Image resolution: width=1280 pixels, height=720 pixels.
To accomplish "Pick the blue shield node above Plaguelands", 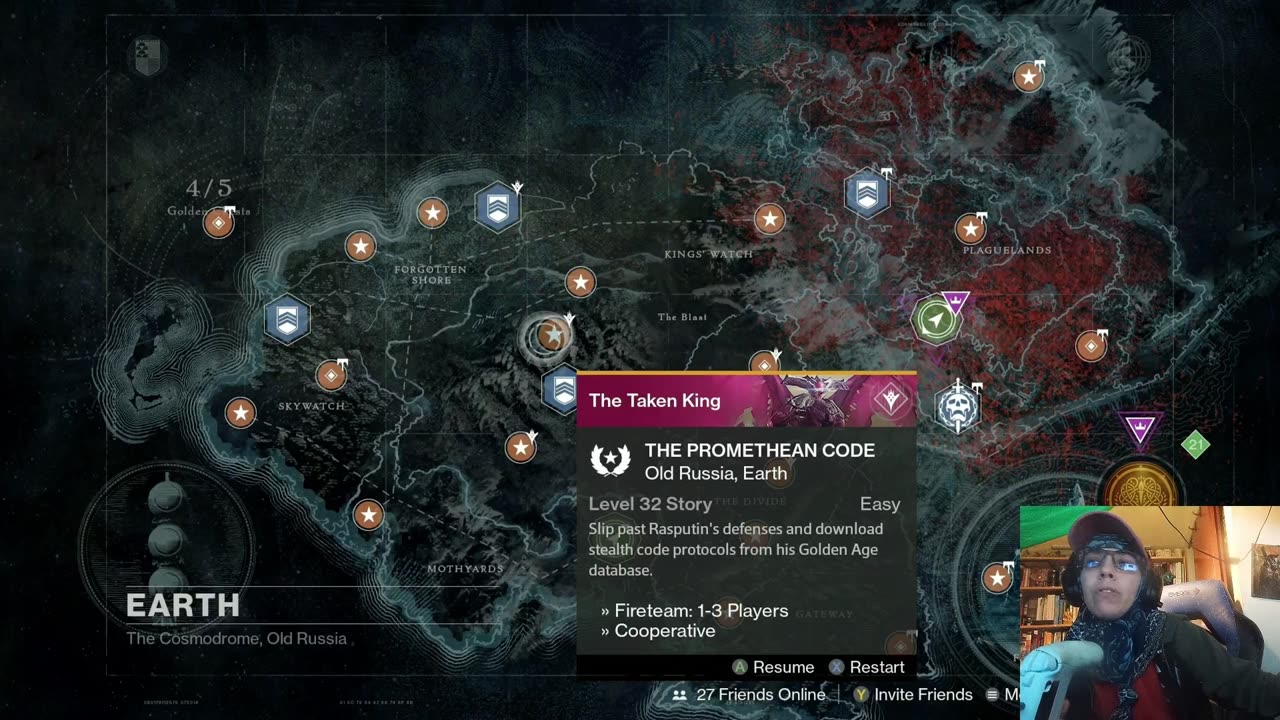I will coord(866,193).
